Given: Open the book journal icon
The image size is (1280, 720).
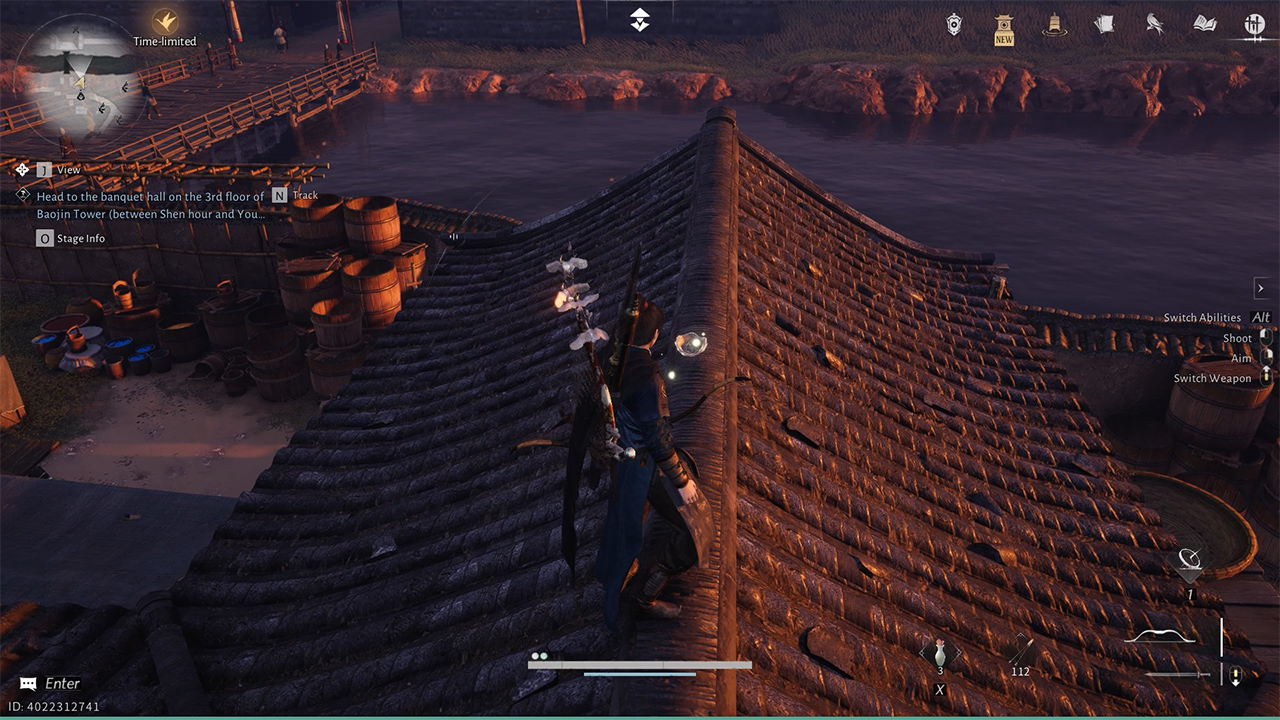Looking at the screenshot, I should tap(1203, 25).
